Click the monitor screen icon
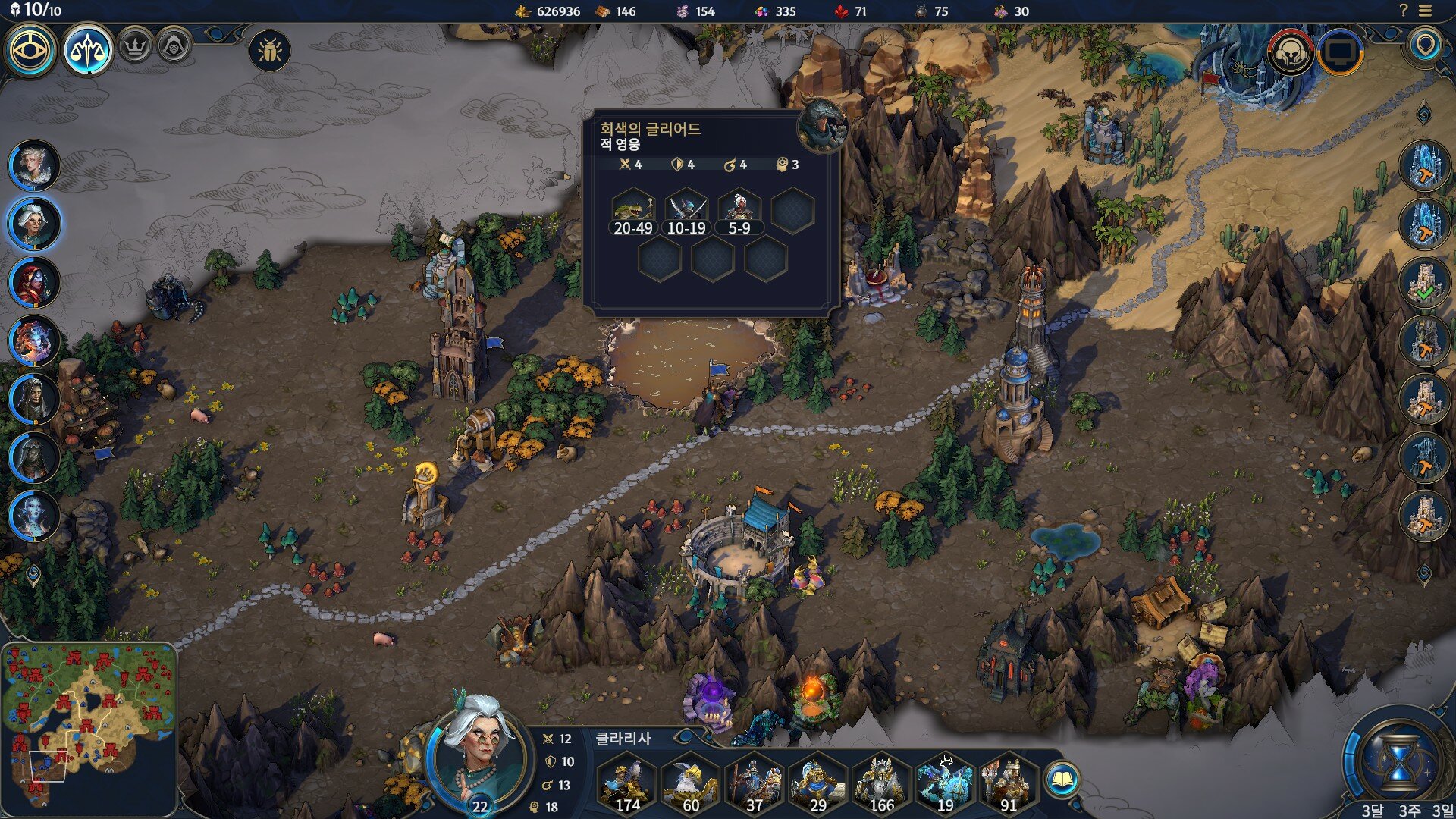 click(1341, 52)
